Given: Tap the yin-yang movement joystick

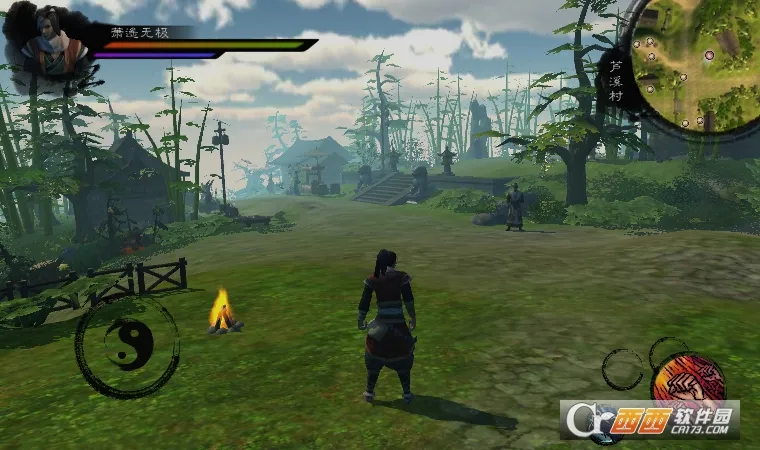Looking at the screenshot, I should pyautogui.click(x=127, y=345).
